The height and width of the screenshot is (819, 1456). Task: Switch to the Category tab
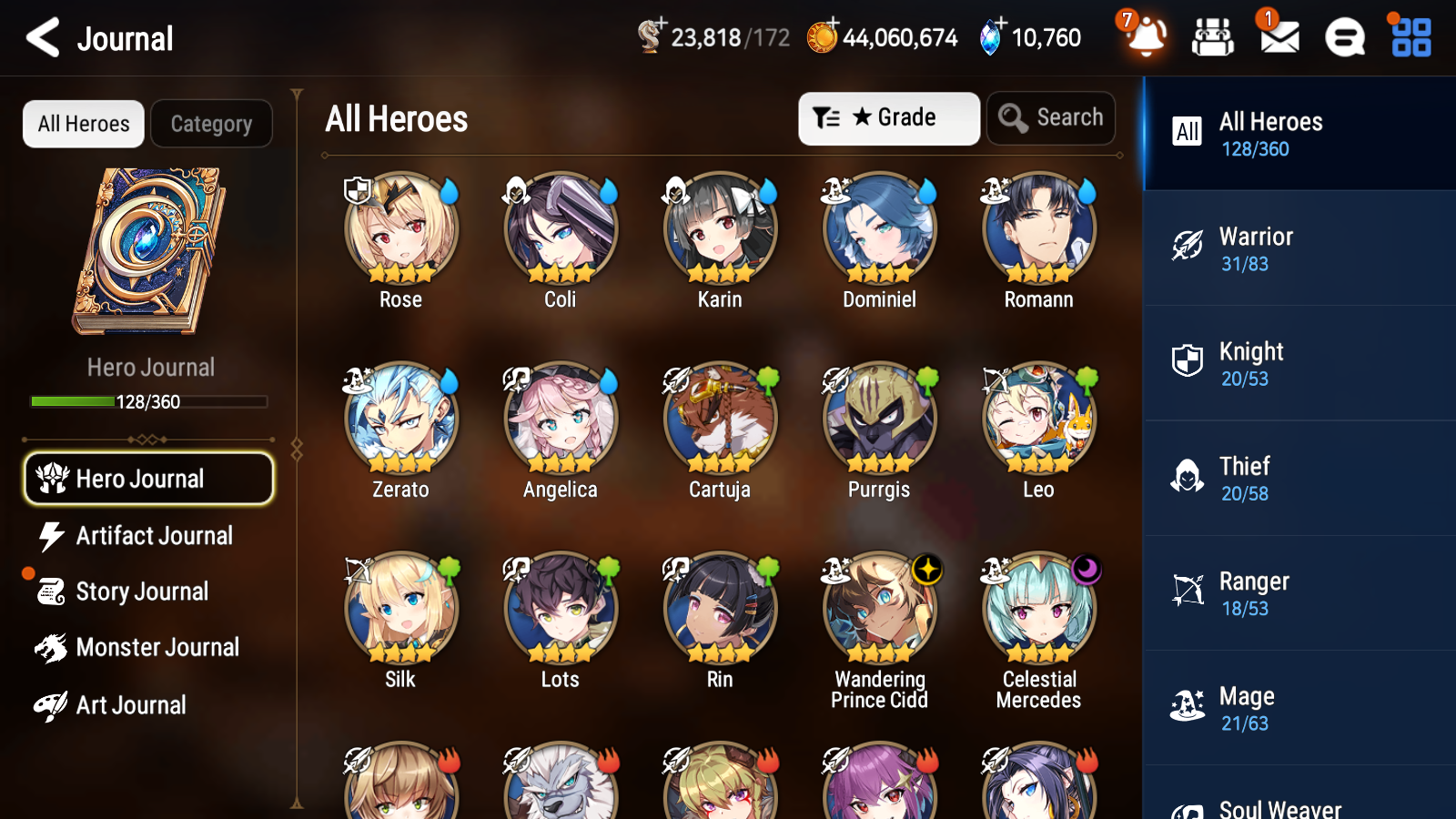(x=211, y=124)
